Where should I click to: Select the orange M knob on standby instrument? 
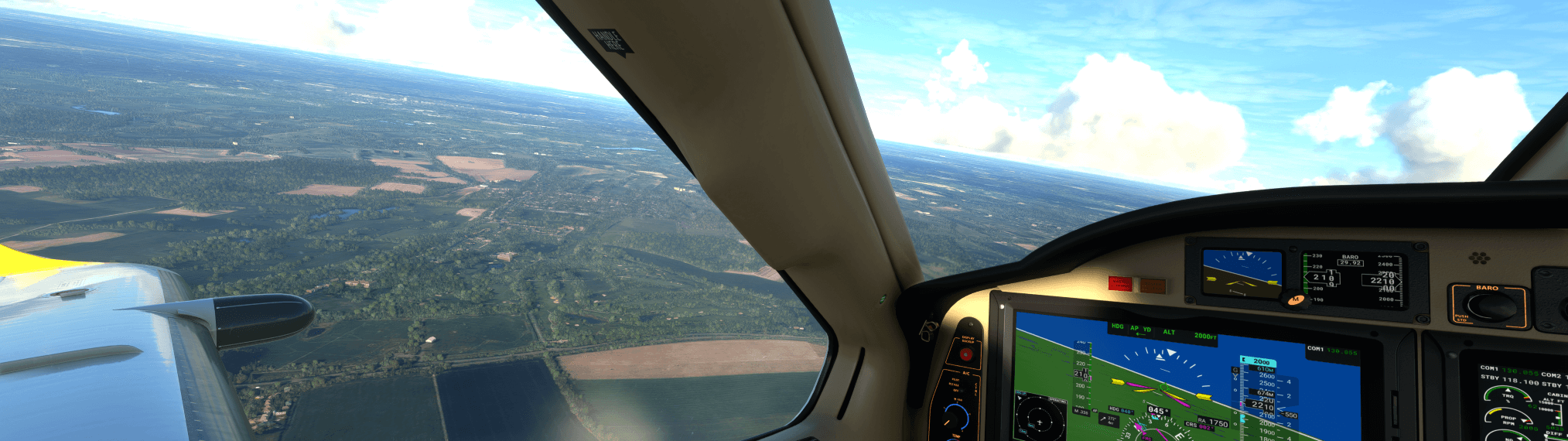[x=1296, y=299]
